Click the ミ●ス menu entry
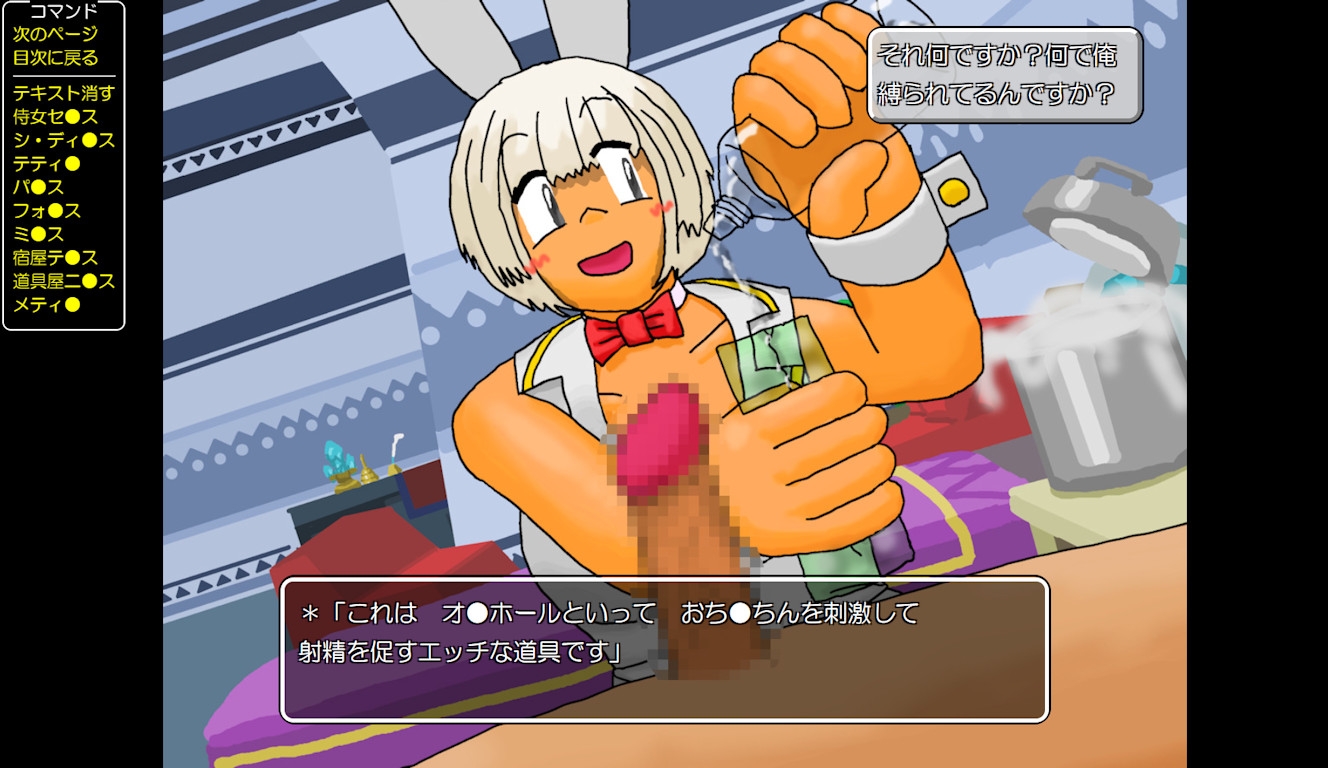This screenshot has height=768, width=1328. [38, 234]
